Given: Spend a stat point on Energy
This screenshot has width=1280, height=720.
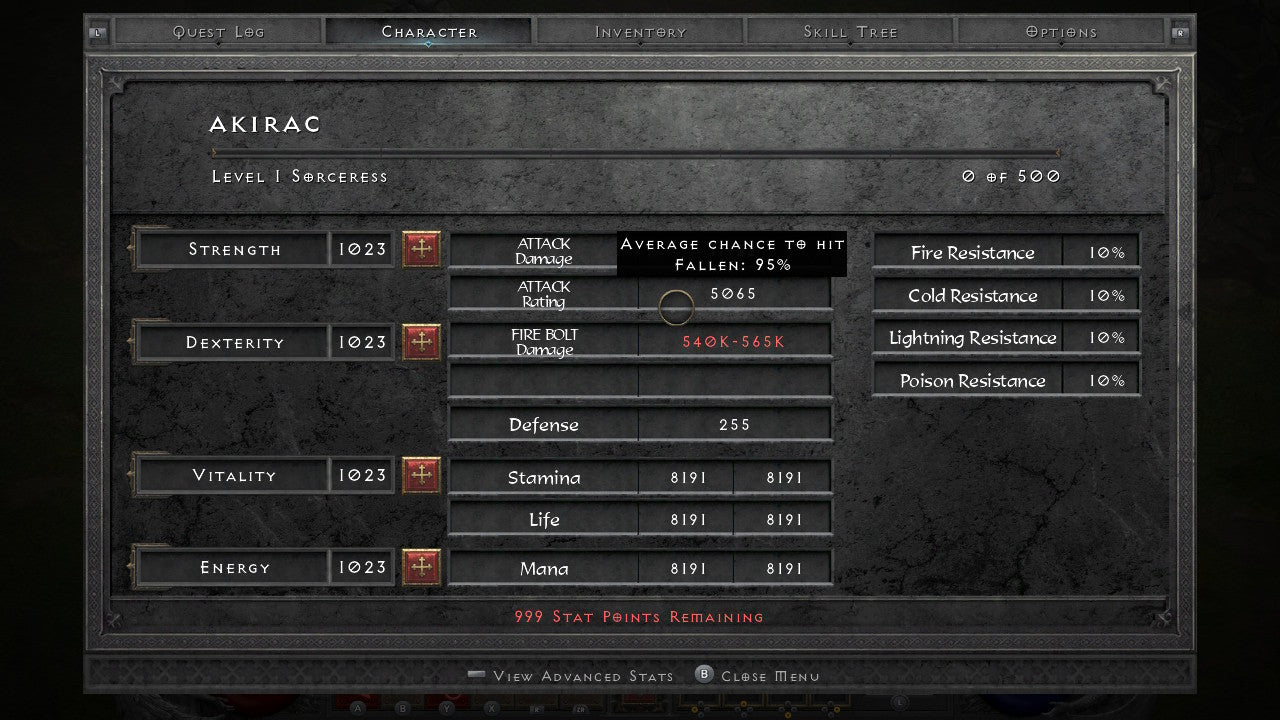Looking at the screenshot, I should [421, 567].
